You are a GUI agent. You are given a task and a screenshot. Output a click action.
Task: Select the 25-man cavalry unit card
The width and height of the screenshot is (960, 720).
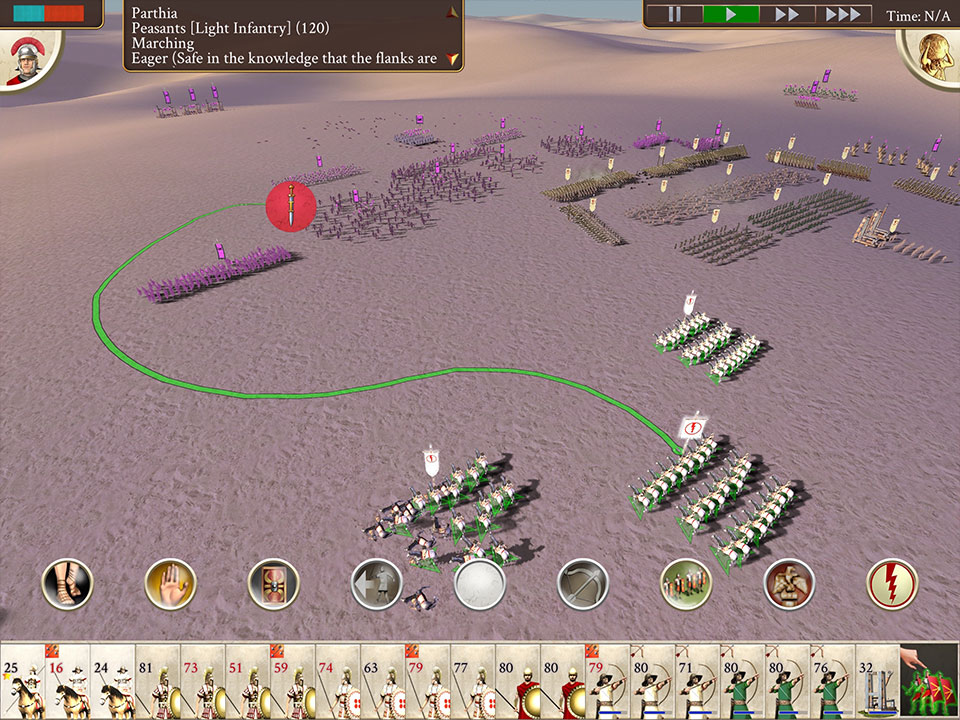pyautogui.click(x=22, y=682)
